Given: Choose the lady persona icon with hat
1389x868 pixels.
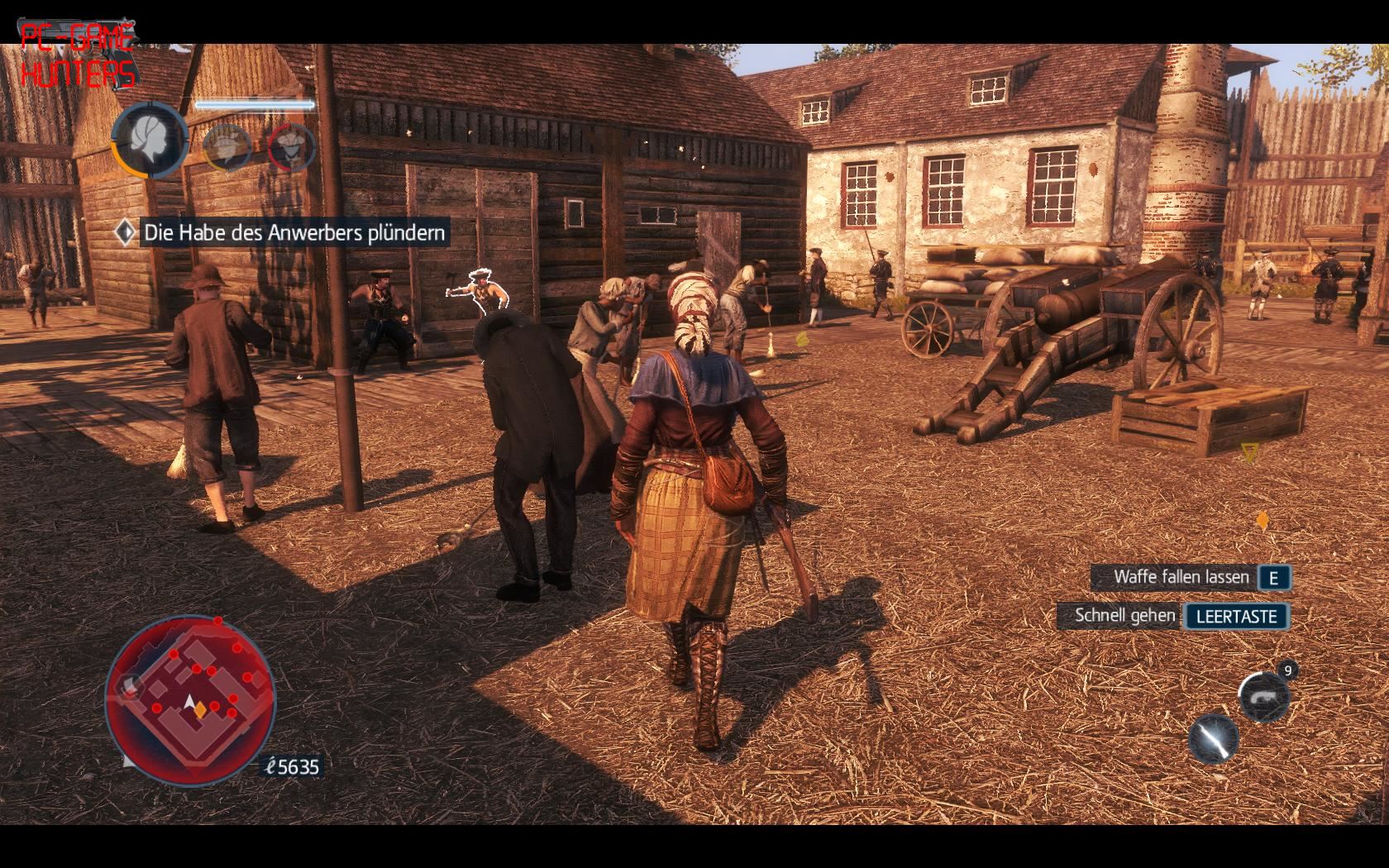Looking at the screenshot, I should pos(226,147).
